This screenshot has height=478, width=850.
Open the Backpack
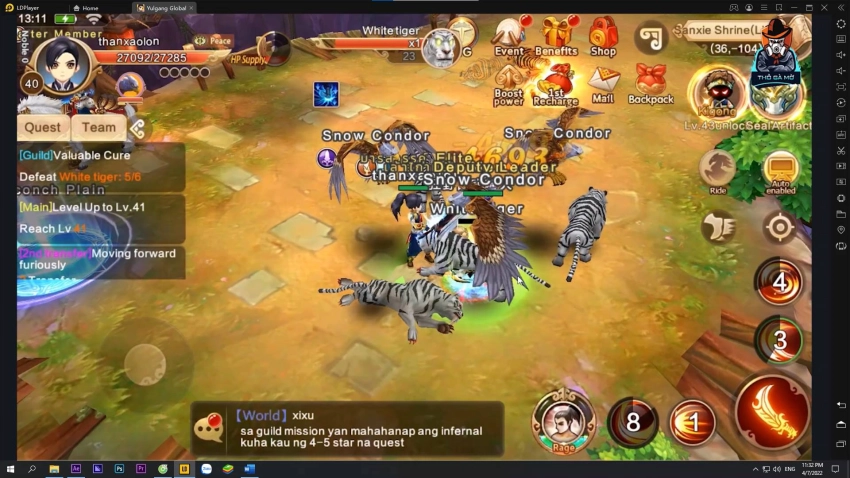click(x=651, y=84)
